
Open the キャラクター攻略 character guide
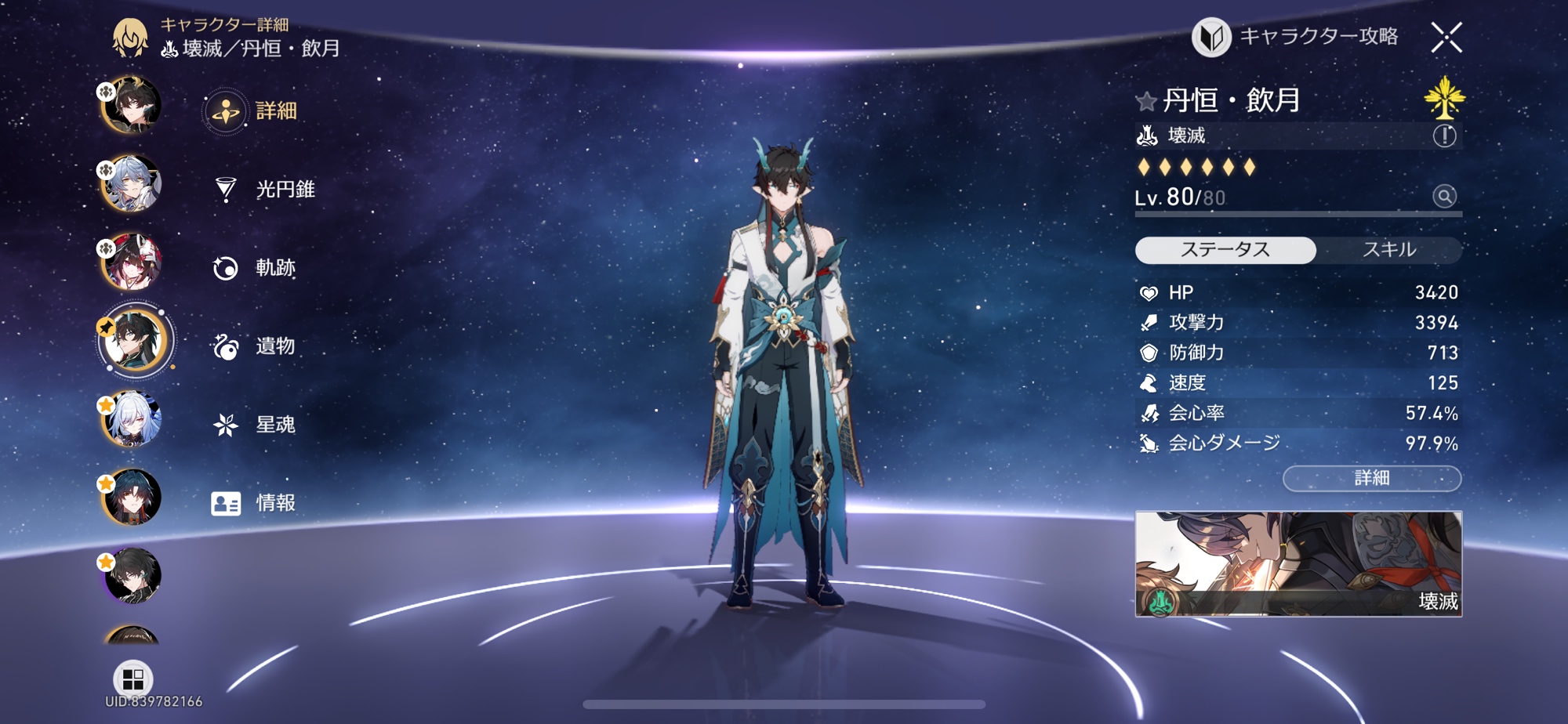point(1295,37)
